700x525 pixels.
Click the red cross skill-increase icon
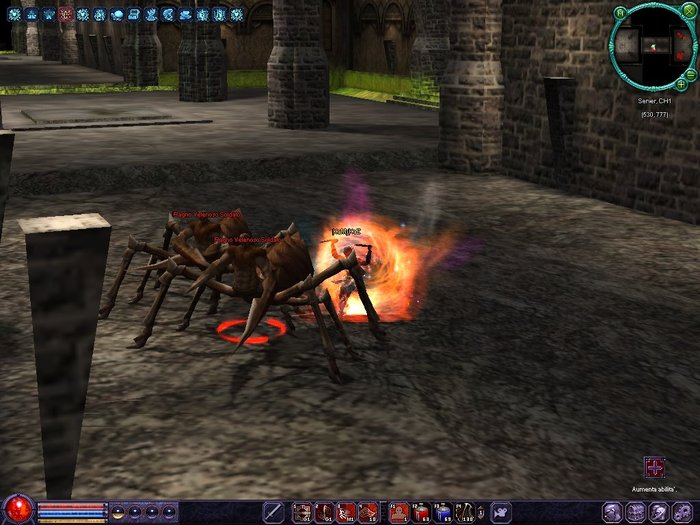tap(655, 467)
